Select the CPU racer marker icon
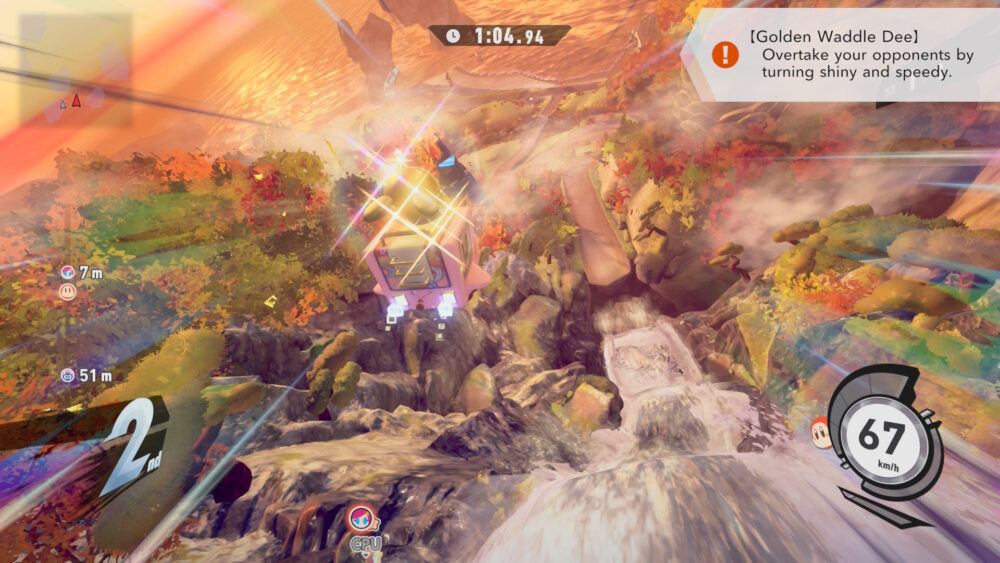The width and height of the screenshot is (1000, 563). pos(361,519)
